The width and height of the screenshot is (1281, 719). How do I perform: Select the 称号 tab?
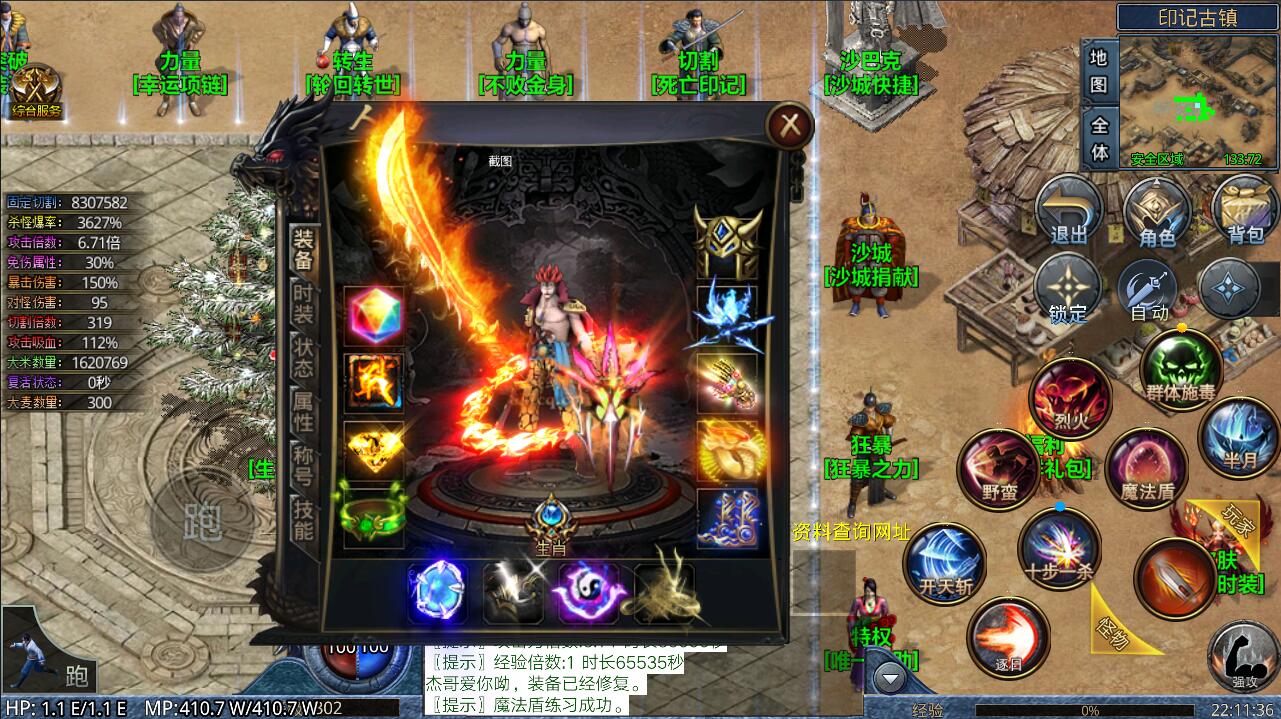click(x=303, y=466)
